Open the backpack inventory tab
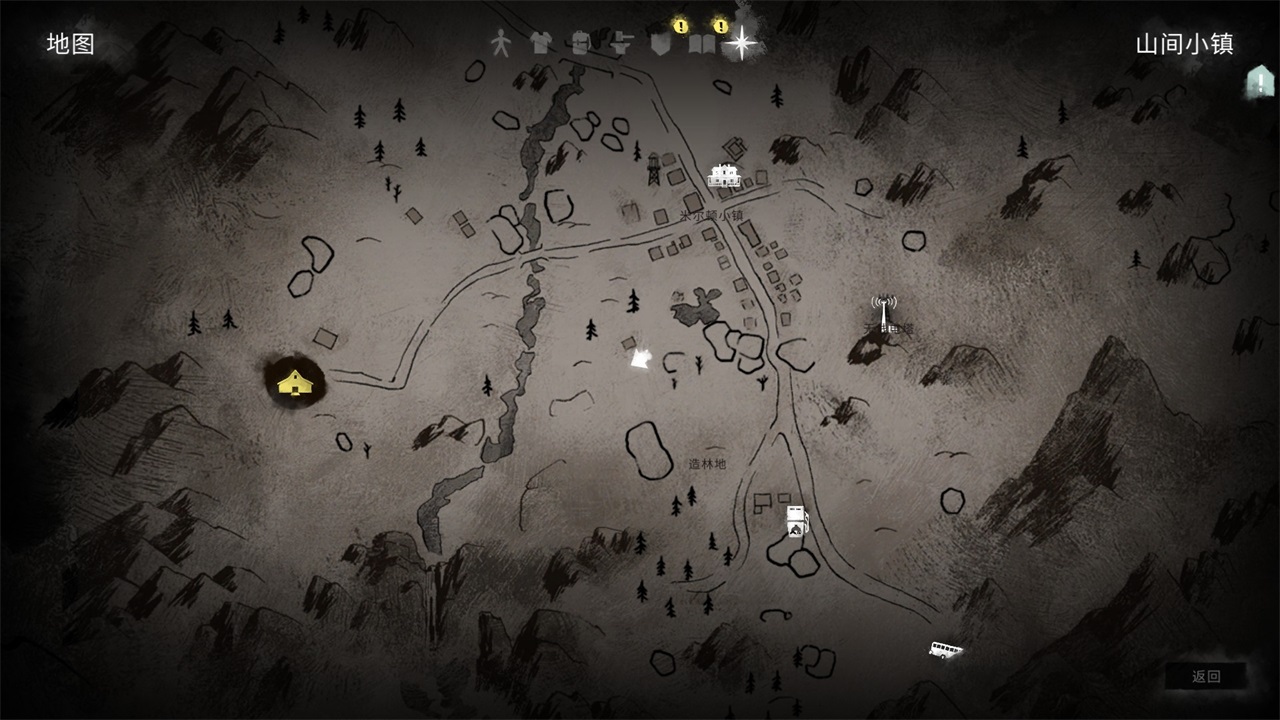This screenshot has height=720, width=1280. tap(581, 43)
